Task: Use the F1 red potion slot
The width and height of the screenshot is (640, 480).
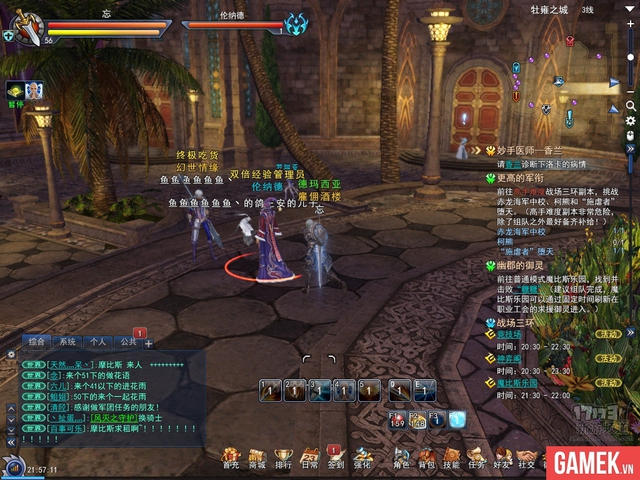Action: pyautogui.click(x=396, y=418)
